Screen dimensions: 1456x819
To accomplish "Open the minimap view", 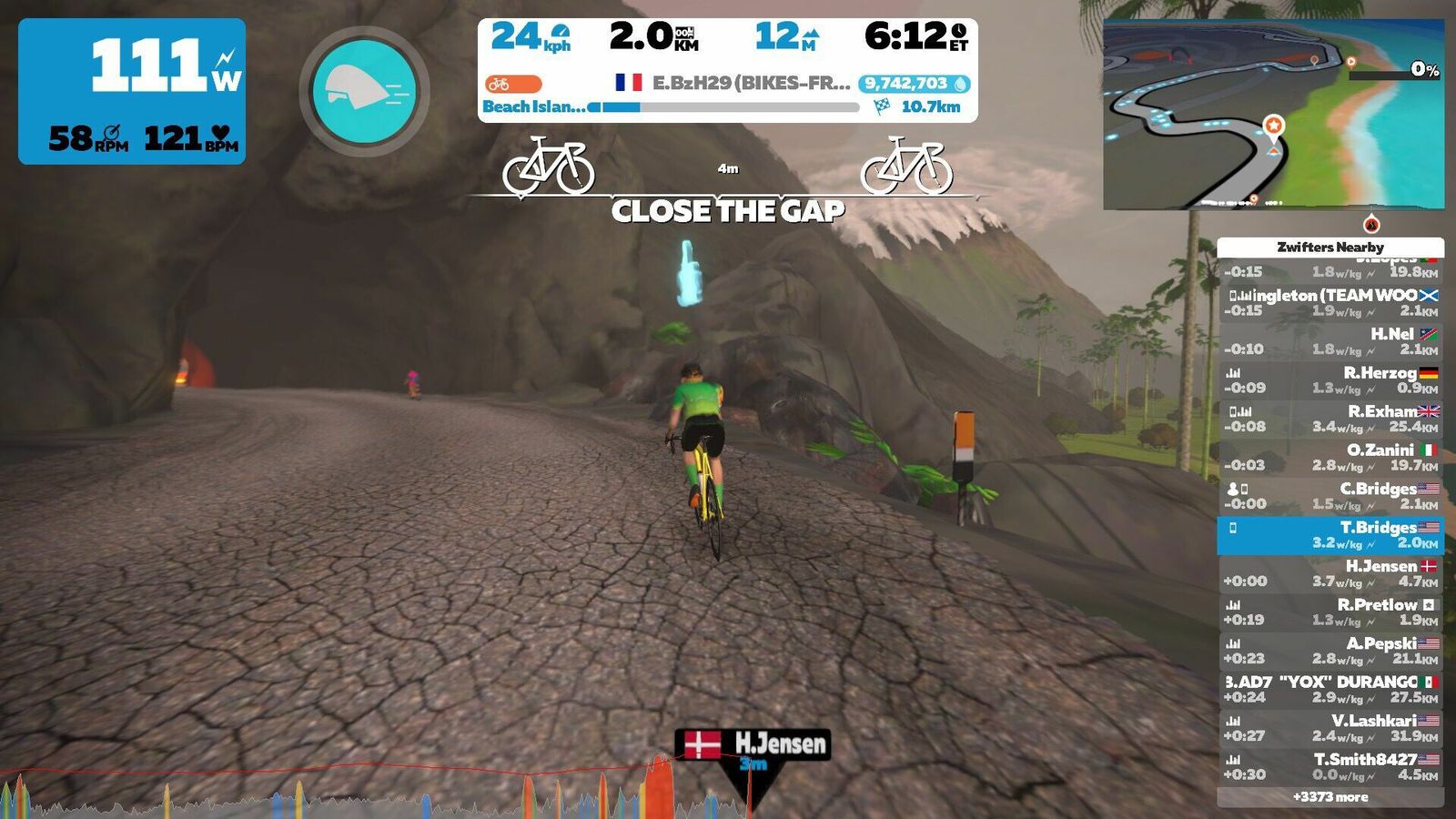I will 1273,115.
